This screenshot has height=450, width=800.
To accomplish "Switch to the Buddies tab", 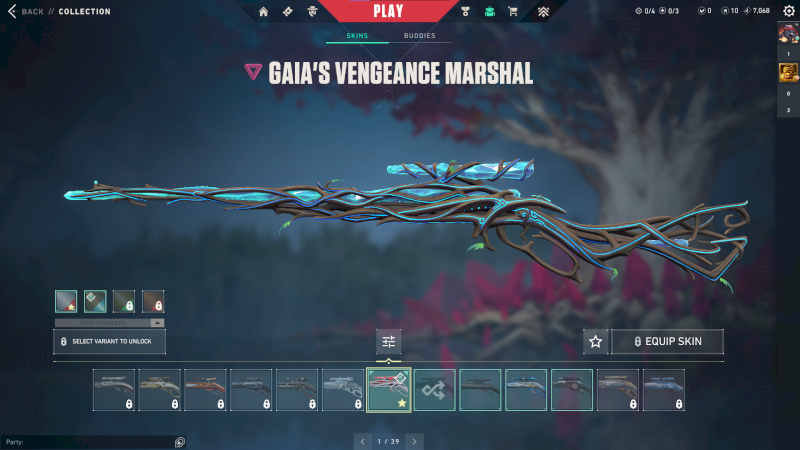I will [x=419, y=36].
